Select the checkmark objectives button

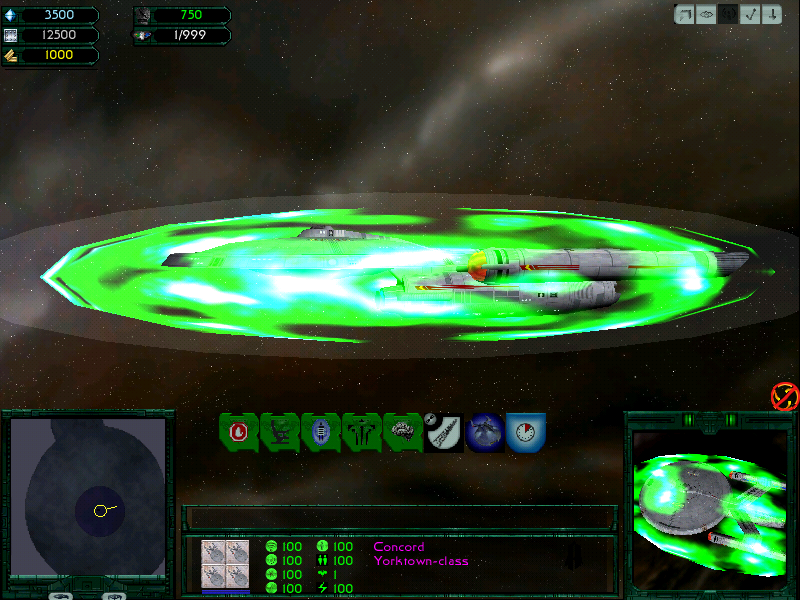(749, 14)
